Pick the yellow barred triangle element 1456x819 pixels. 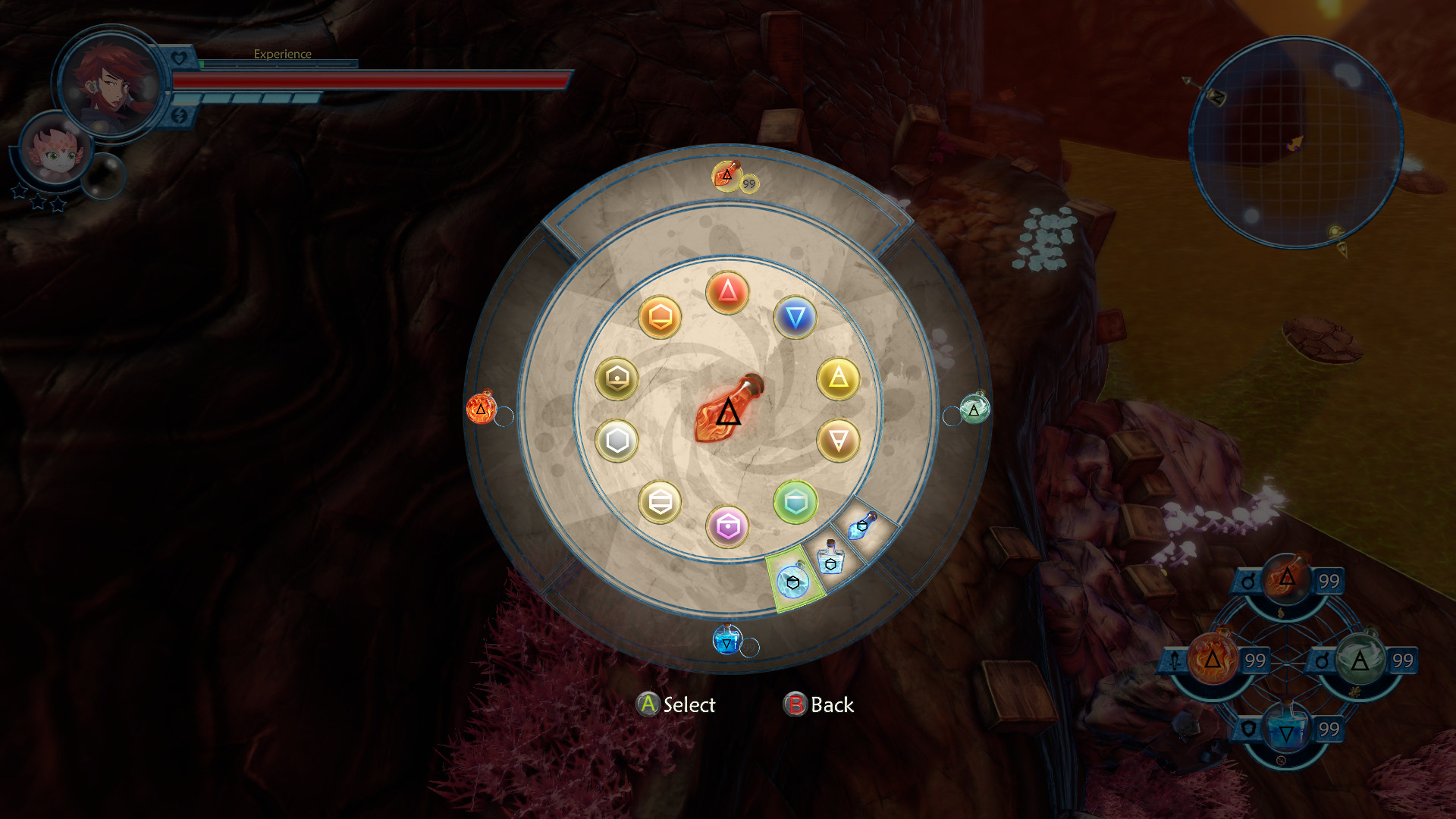838,378
